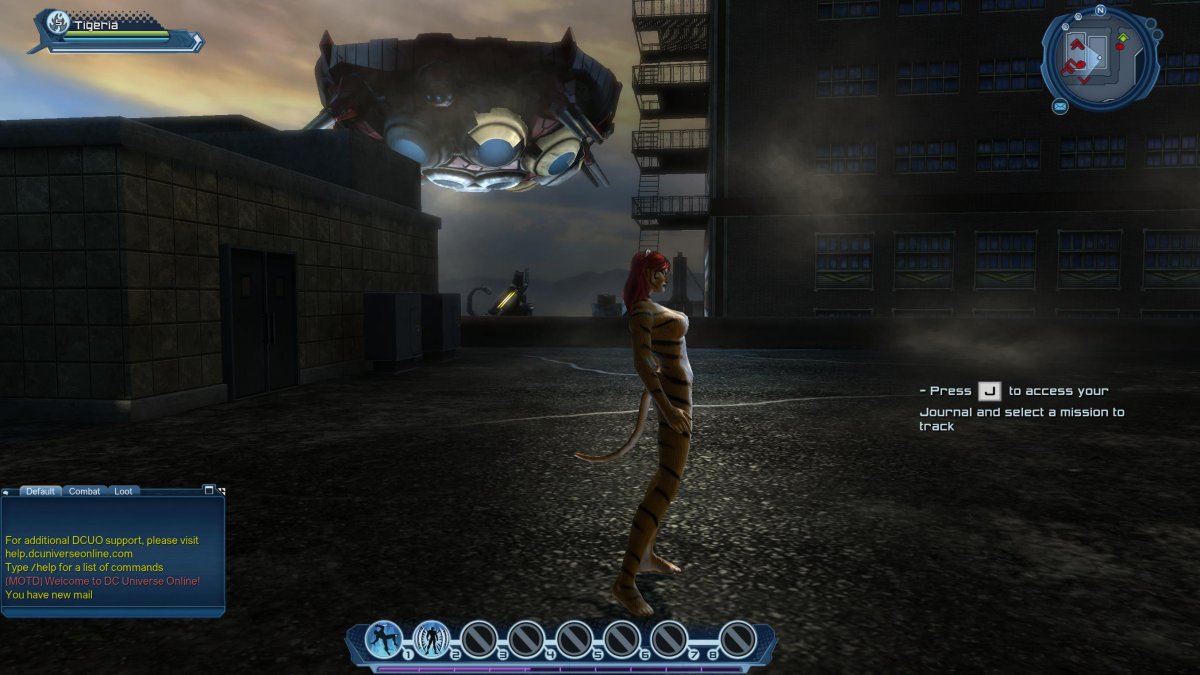Viewport: 1200px width, 675px height.
Task: Activate the winged figure ability in slot 2
Action: [432, 639]
